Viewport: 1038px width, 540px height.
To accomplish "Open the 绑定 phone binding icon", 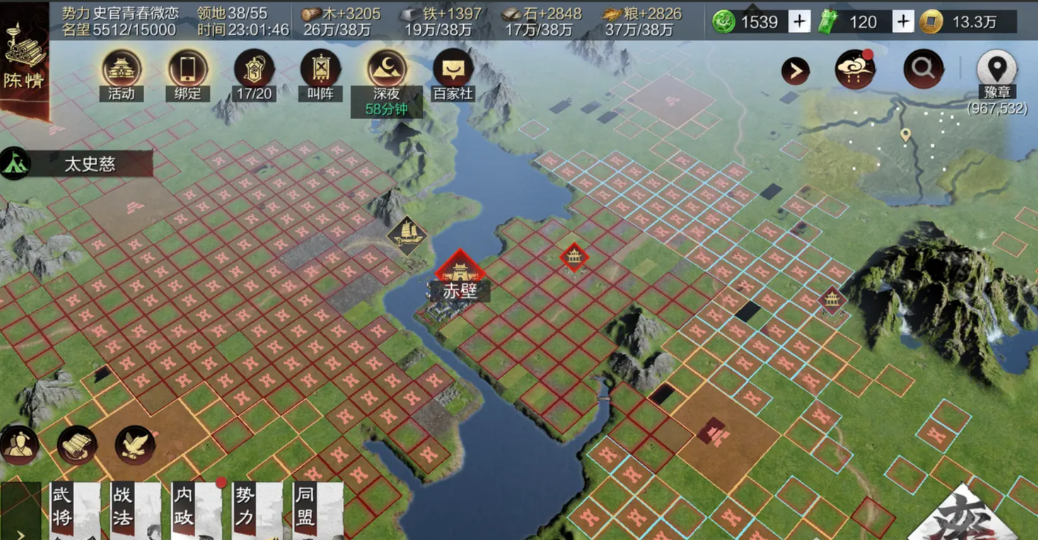I will click(187, 71).
